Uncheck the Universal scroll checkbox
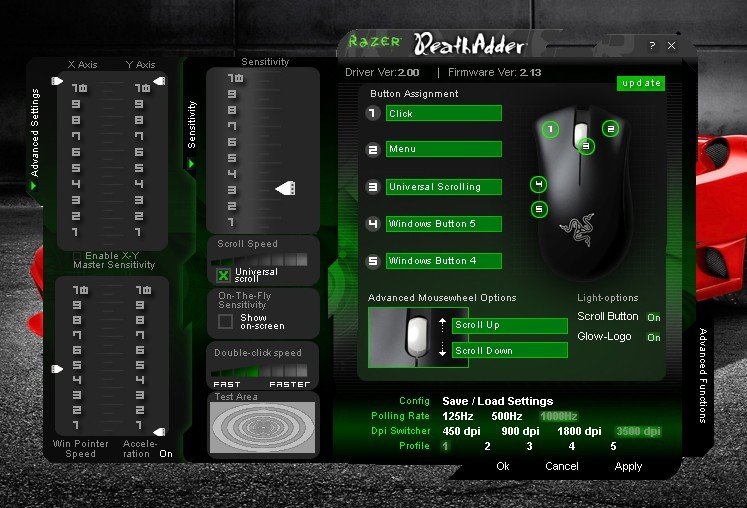This screenshot has height=508, width=747. point(224,275)
